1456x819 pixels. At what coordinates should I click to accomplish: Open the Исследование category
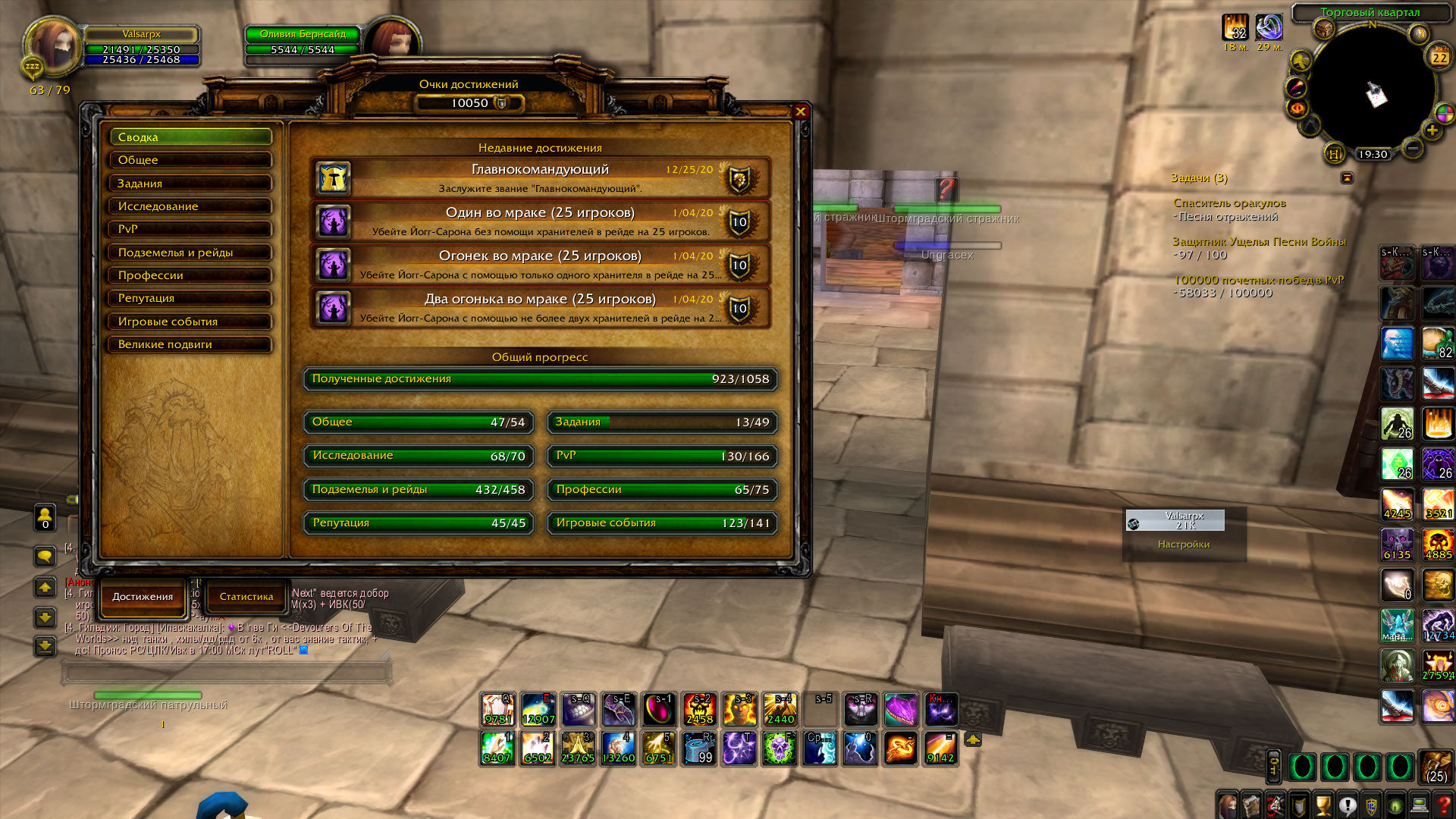pos(190,206)
